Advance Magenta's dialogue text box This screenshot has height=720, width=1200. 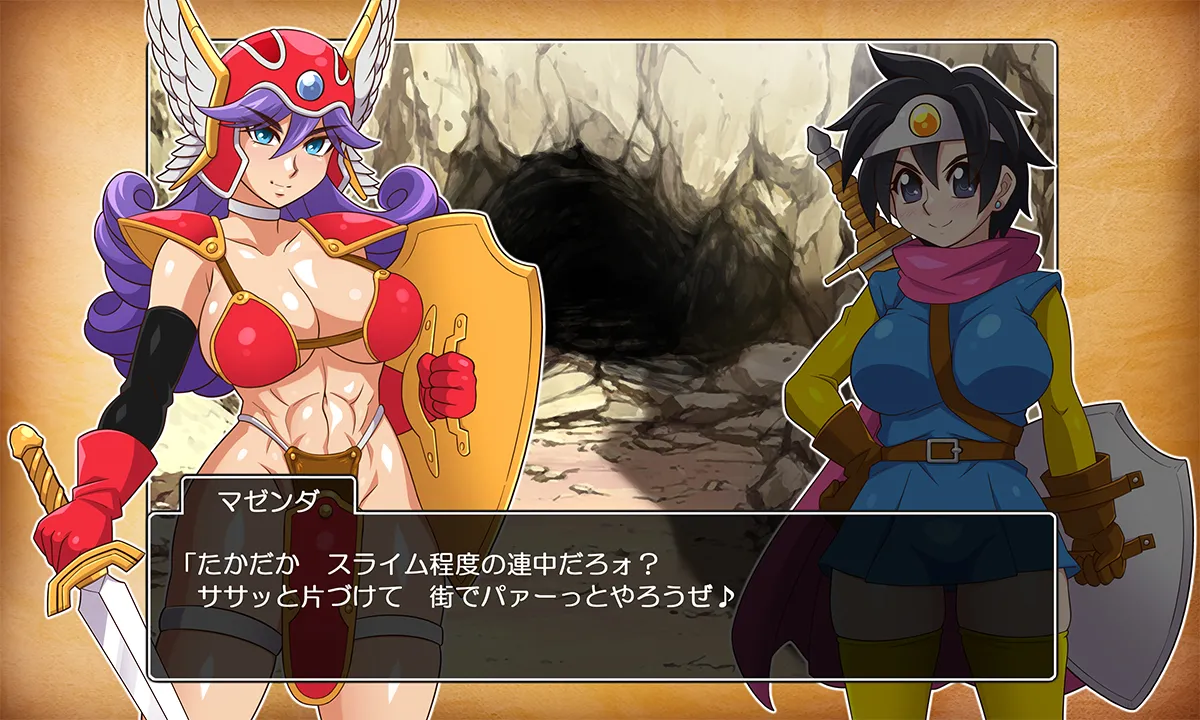click(600, 596)
